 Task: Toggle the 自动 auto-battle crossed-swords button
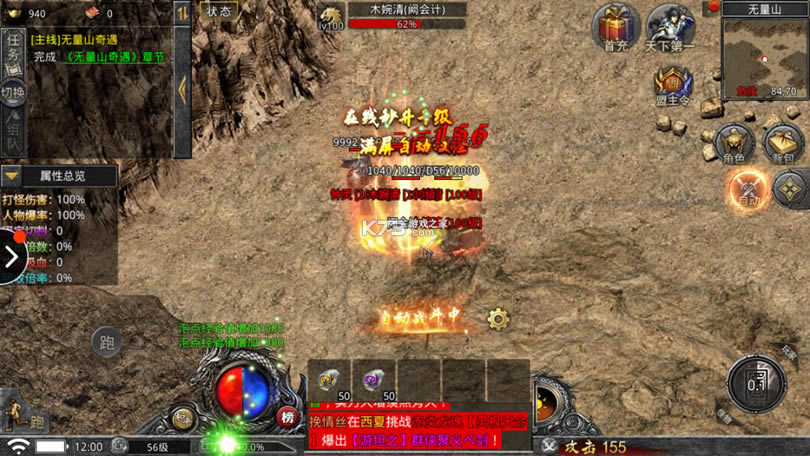pos(747,187)
